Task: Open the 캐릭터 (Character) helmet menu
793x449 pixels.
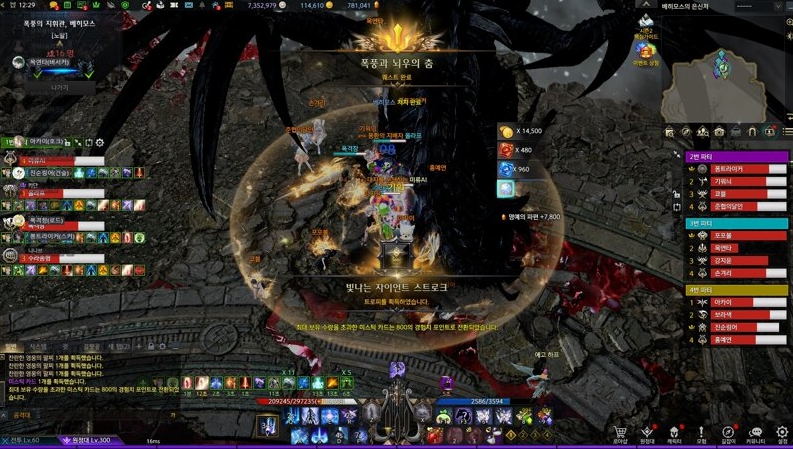Action: (x=675, y=434)
